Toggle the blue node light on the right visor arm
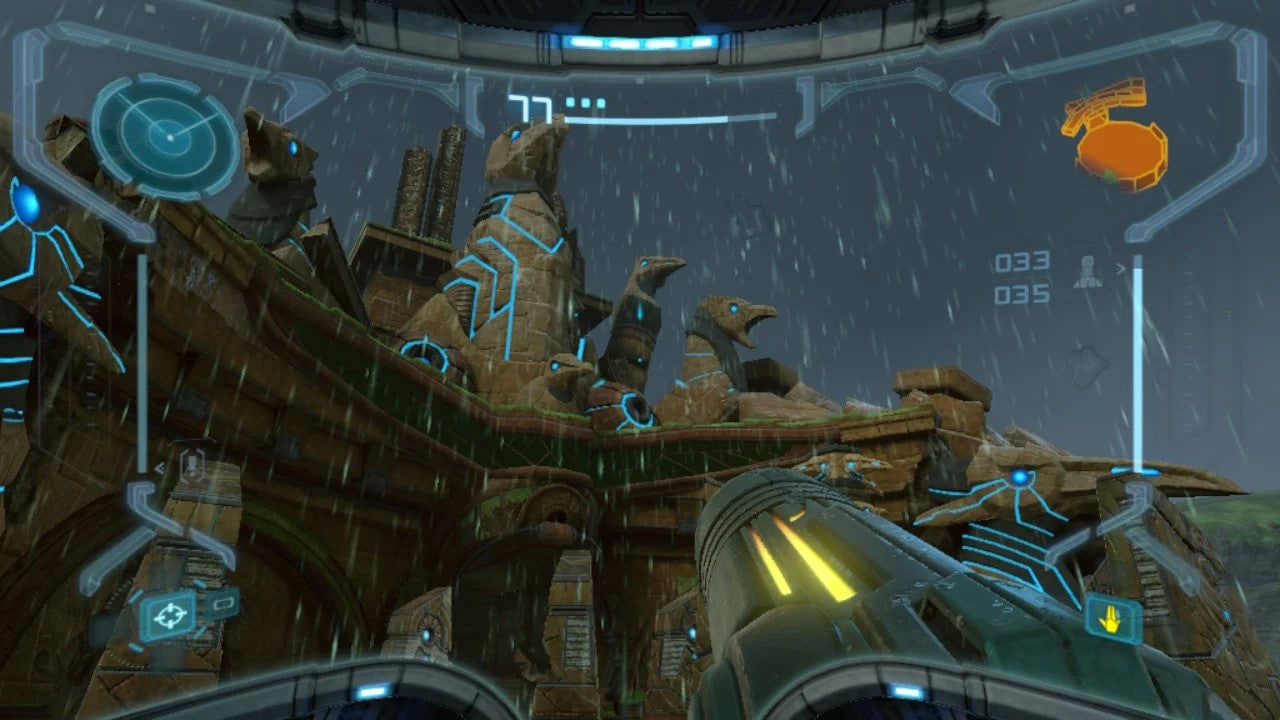The height and width of the screenshot is (720, 1280). (x=1018, y=478)
